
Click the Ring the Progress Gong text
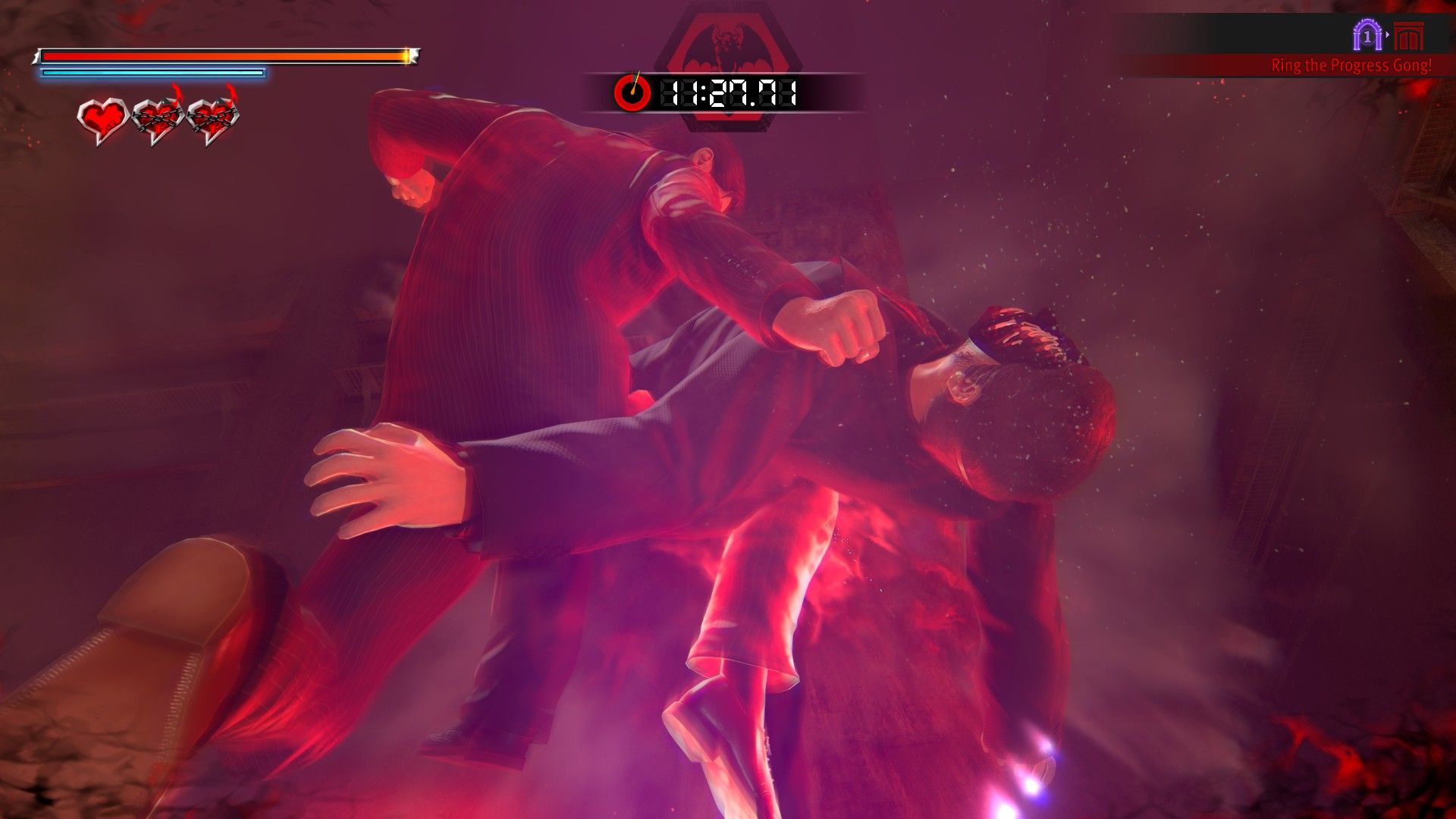tap(1352, 66)
